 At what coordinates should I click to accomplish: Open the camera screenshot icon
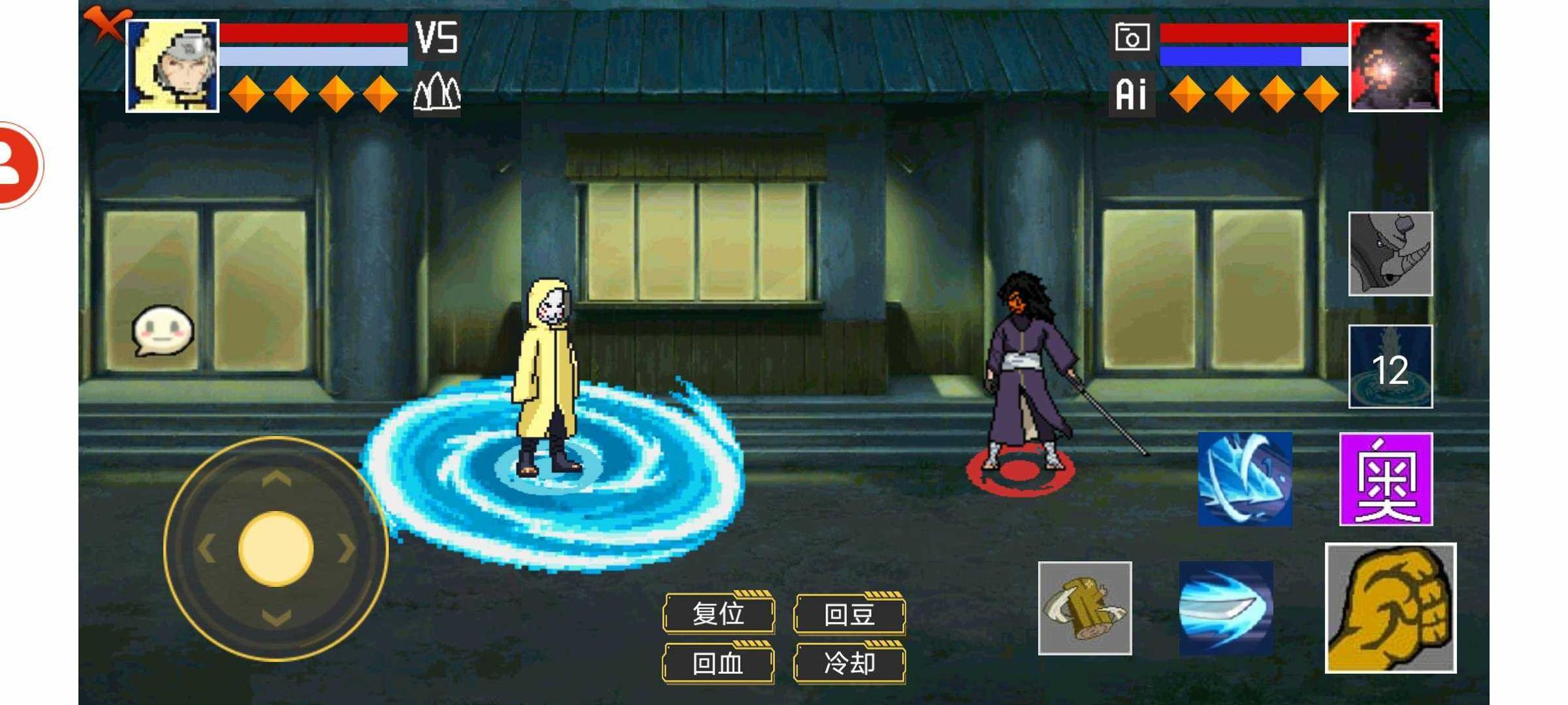1132,38
